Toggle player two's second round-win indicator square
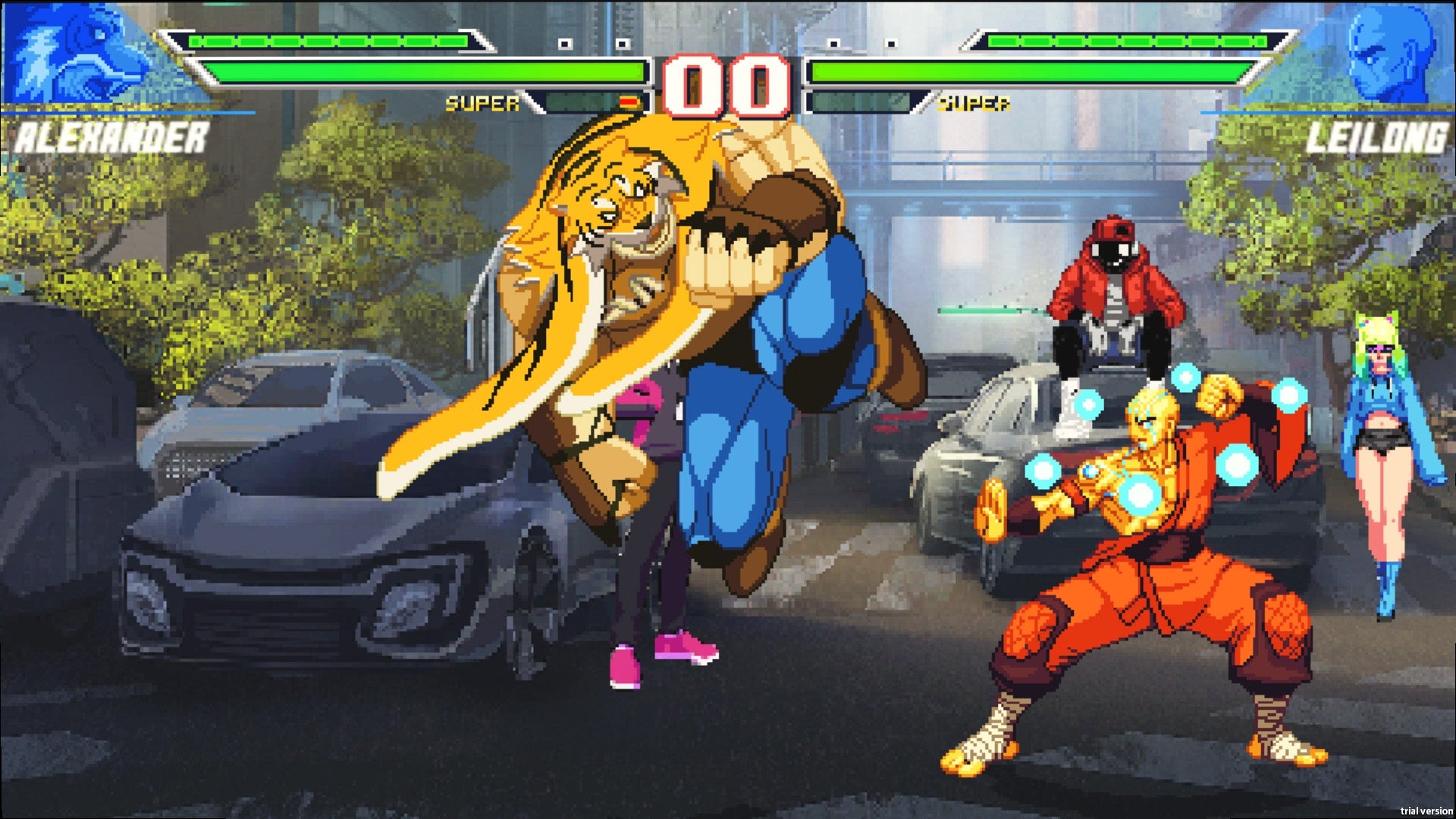Image resolution: width=1456 pixels, height=819 pixels. point(891,43)
